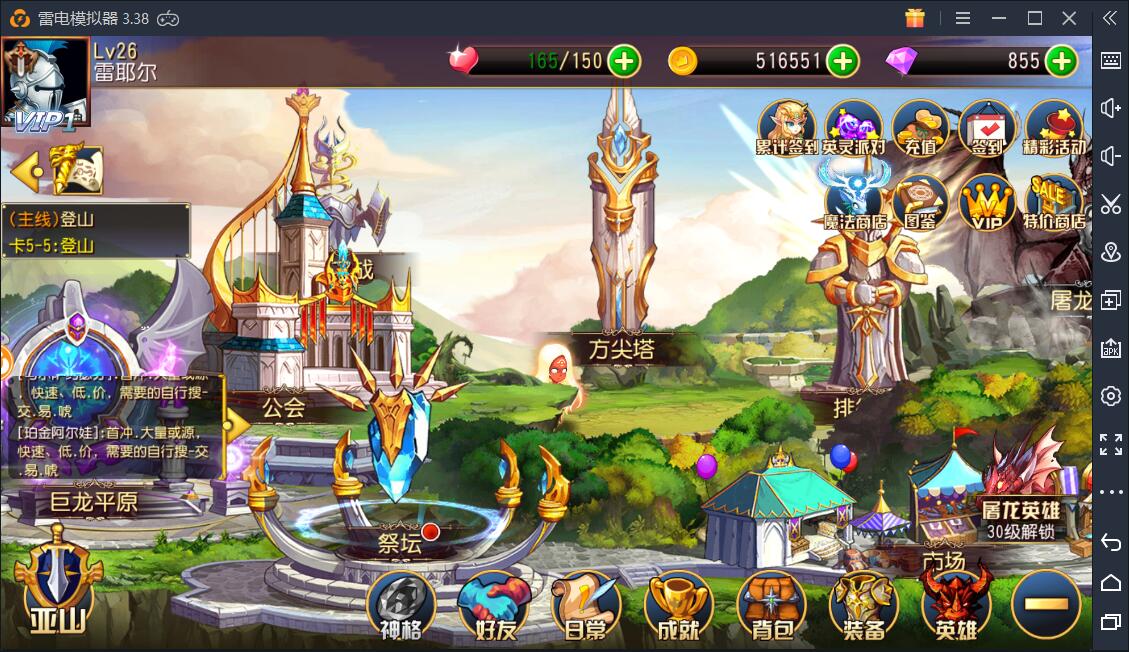The image size is (1129, 652).
Task: Open the 魔法商店 magic shop
Action: point(853,202)
